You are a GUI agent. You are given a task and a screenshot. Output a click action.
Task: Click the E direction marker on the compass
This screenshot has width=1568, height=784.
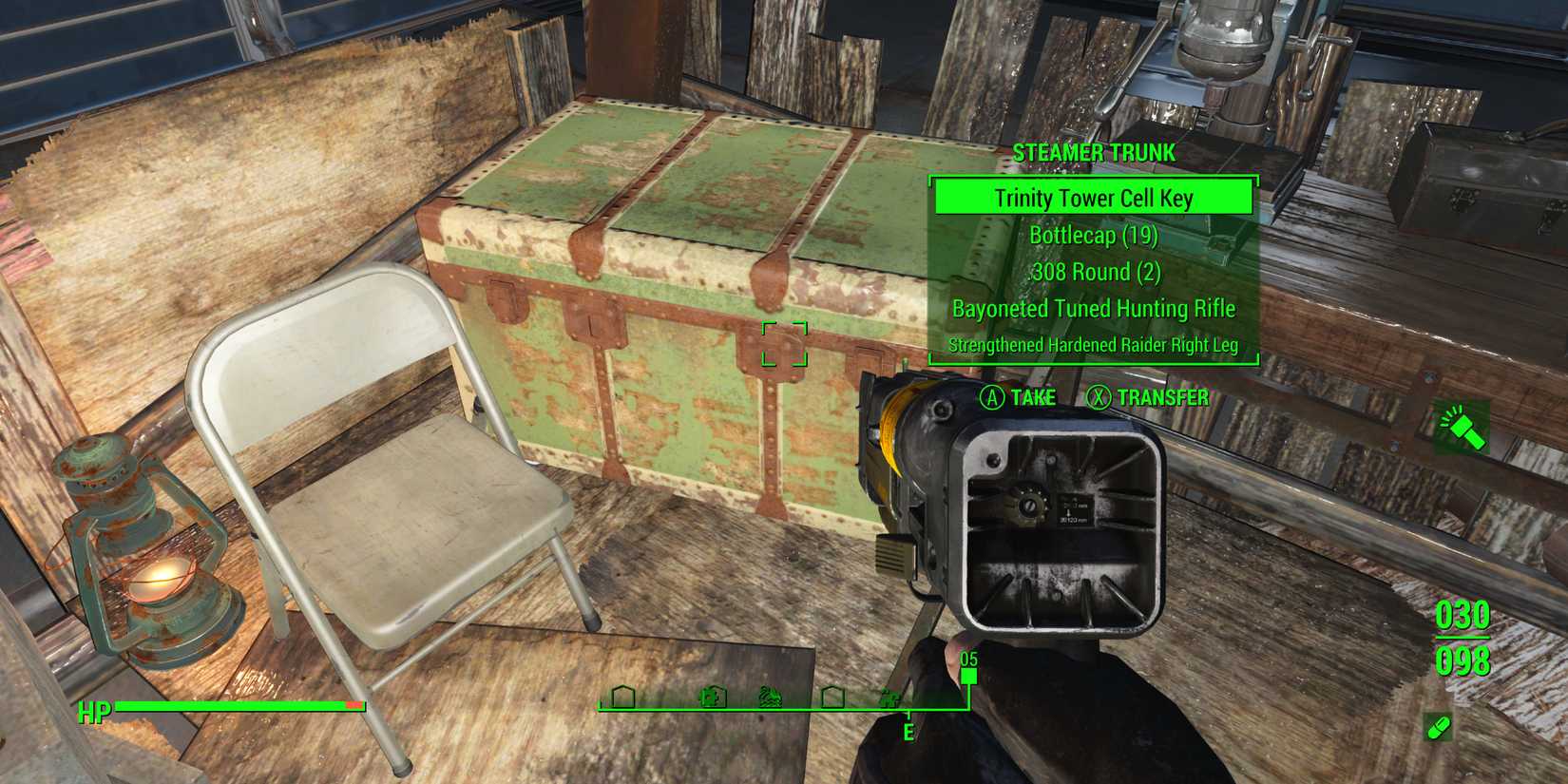(x=908, y=732)
